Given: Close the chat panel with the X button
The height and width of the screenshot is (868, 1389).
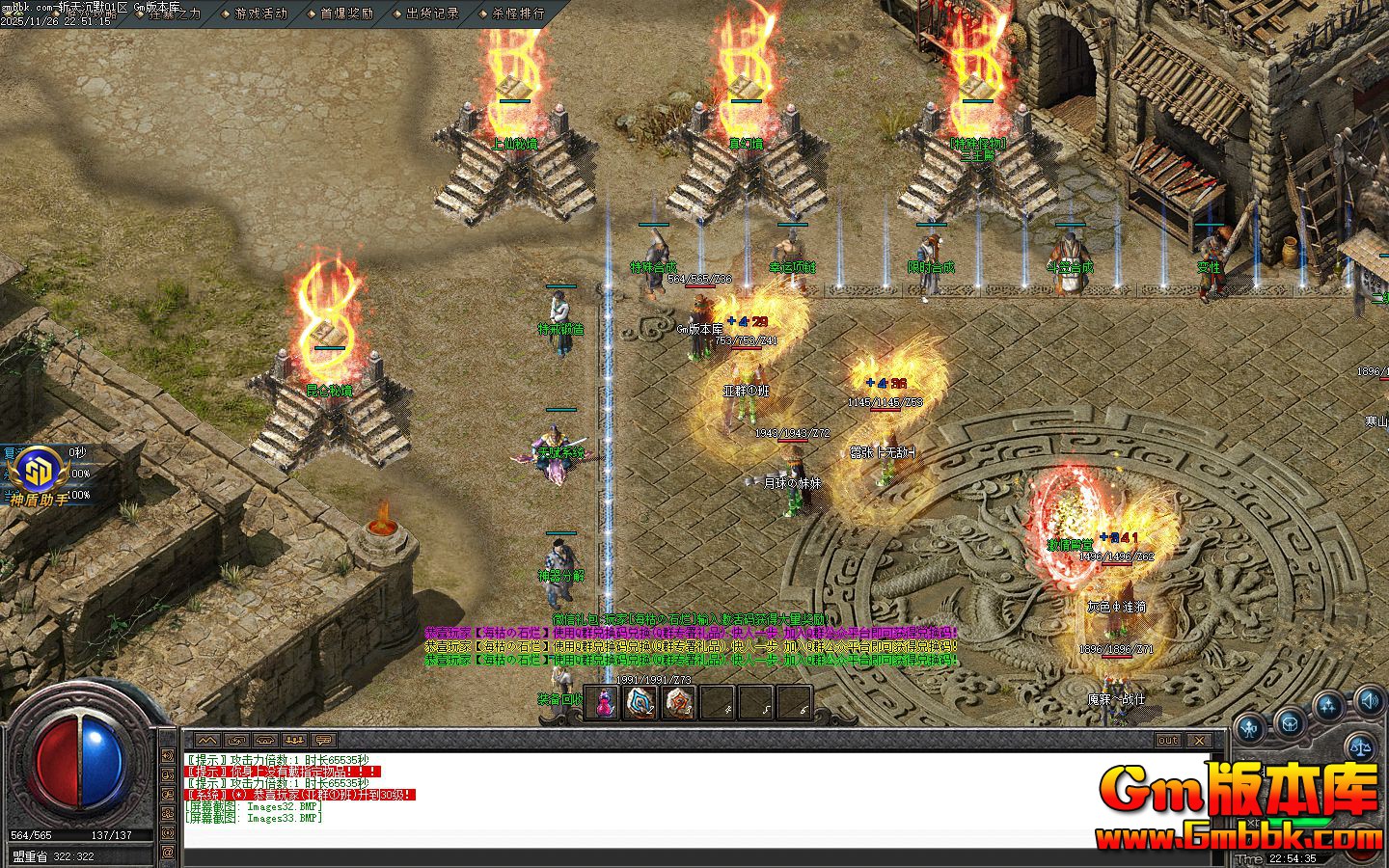Looking at the screenshot, I should (x=1199, y=741).
